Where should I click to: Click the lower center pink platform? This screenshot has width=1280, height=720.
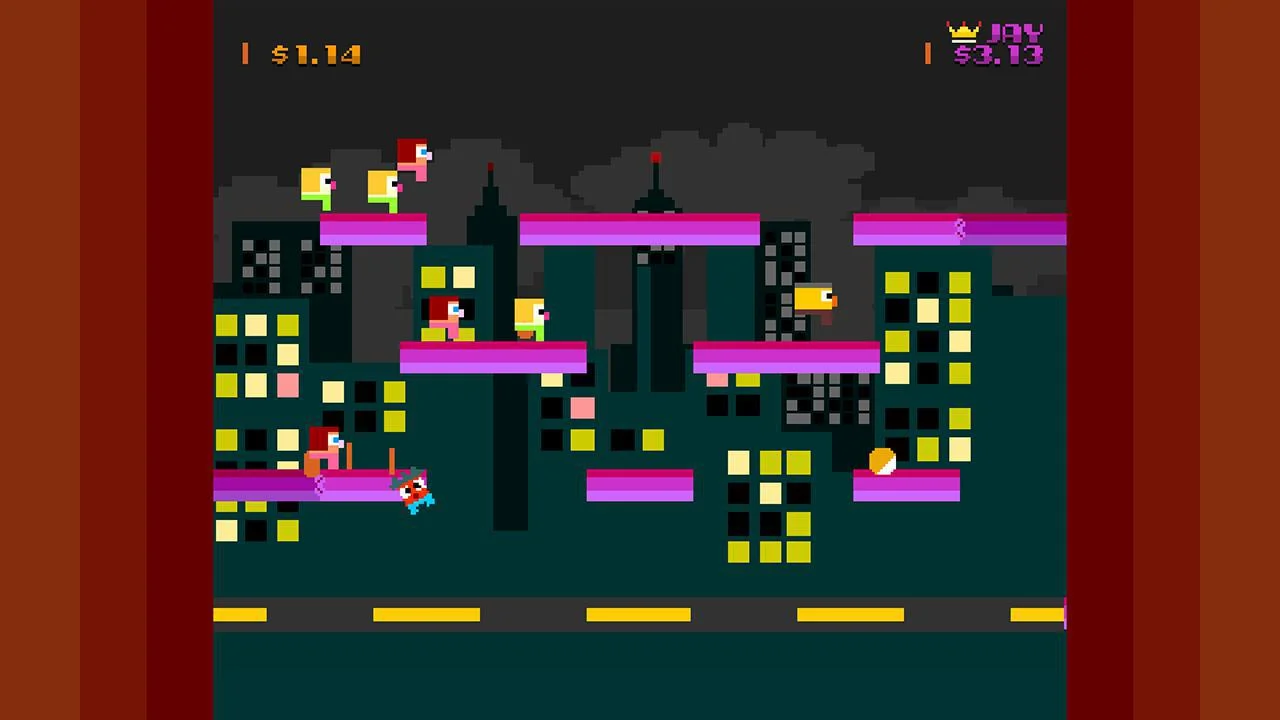click(x=640, y=487)
